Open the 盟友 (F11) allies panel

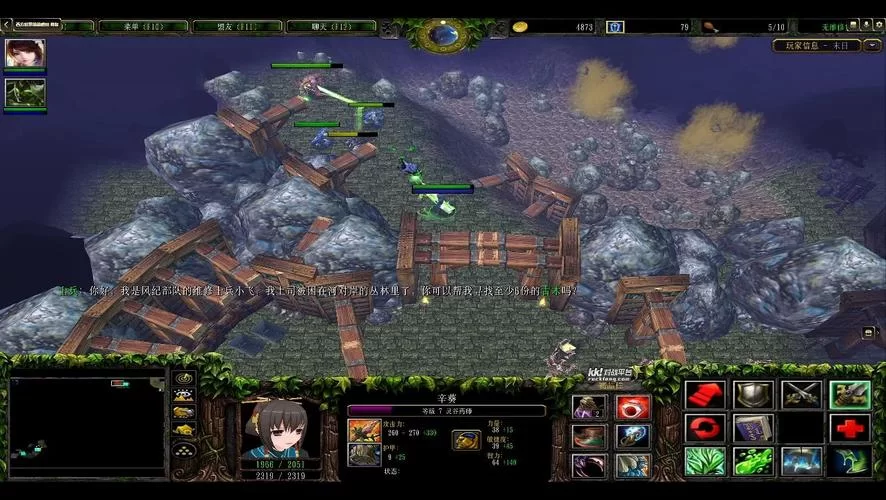click(228, 26)
